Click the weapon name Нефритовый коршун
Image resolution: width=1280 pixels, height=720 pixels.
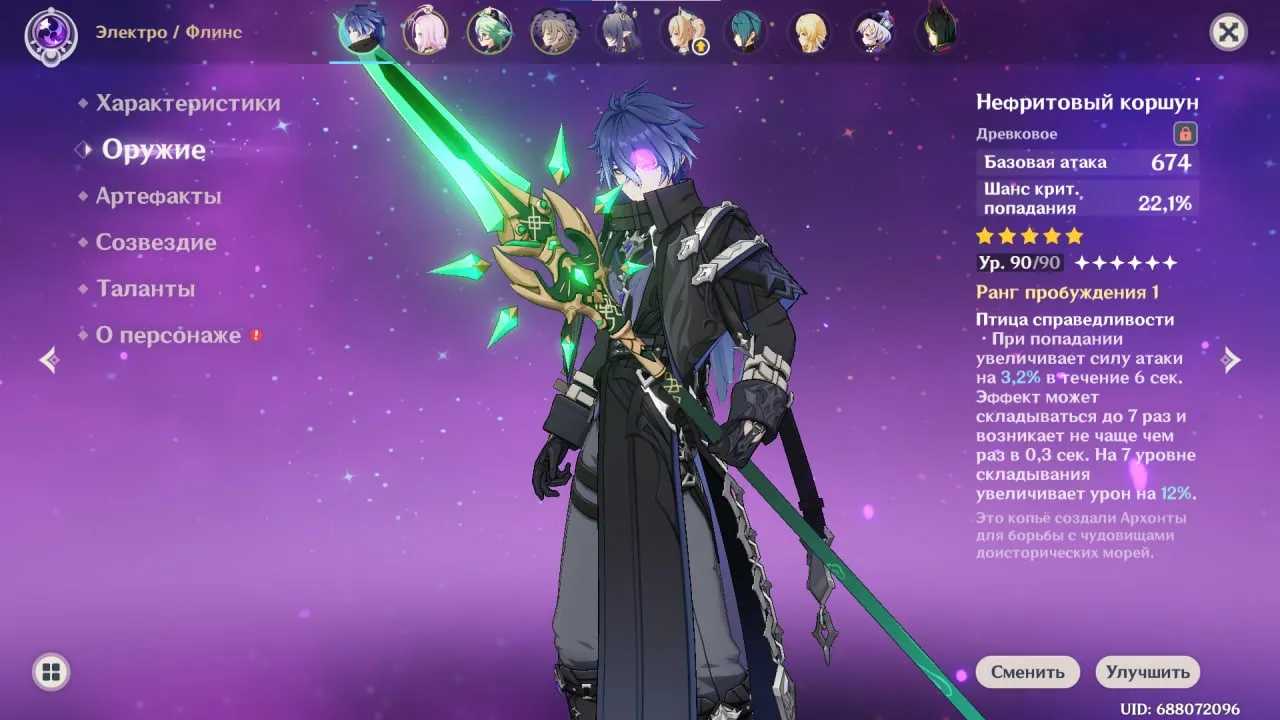click(x=1090, y=101)
